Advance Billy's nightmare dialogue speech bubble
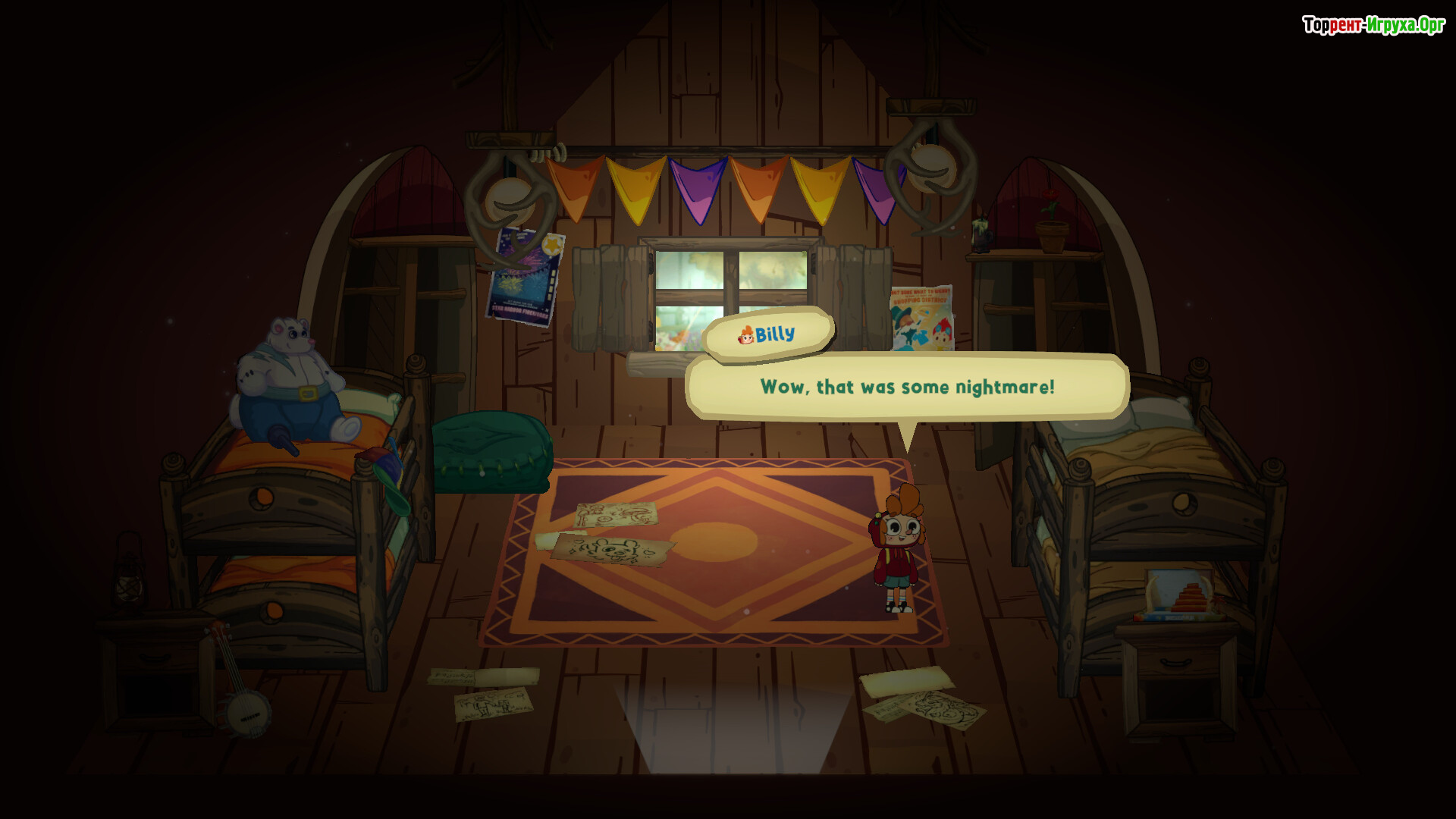Image resolution: width=1456 pixels, height=819 pixels. (x=907, y=388)
